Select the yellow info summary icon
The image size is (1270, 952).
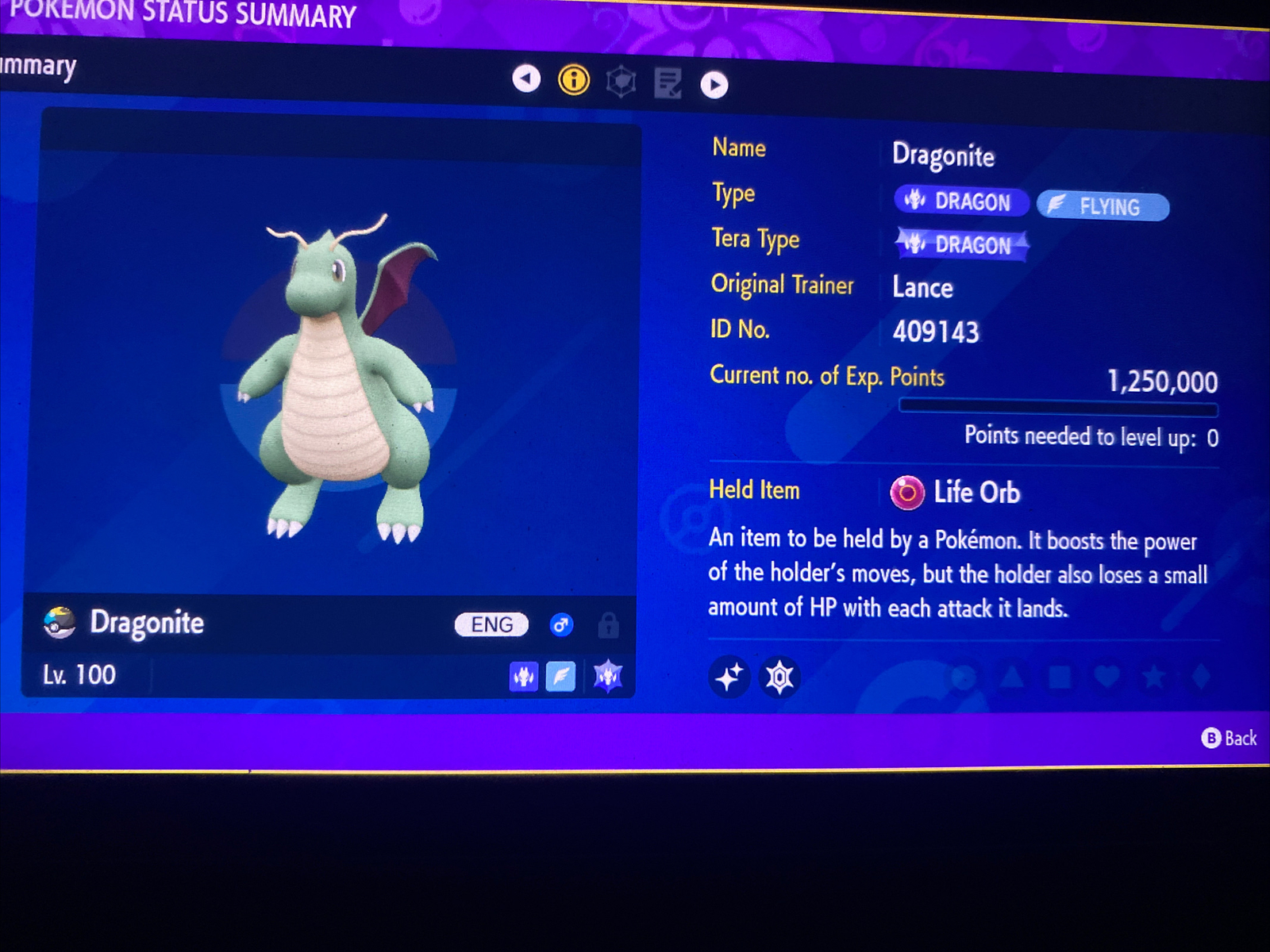point(573,80)
